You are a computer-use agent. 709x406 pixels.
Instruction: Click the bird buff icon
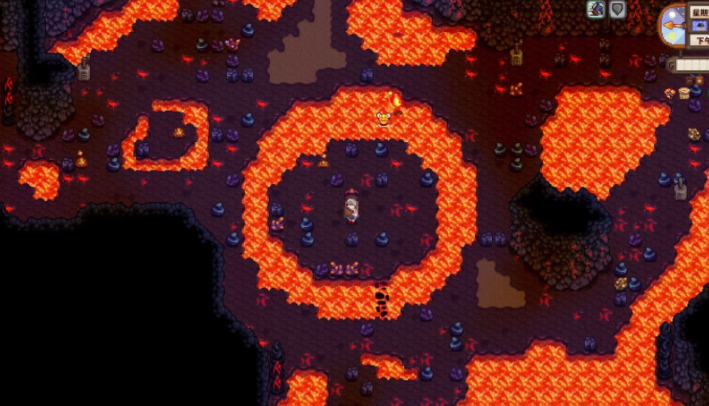point(596,9)
